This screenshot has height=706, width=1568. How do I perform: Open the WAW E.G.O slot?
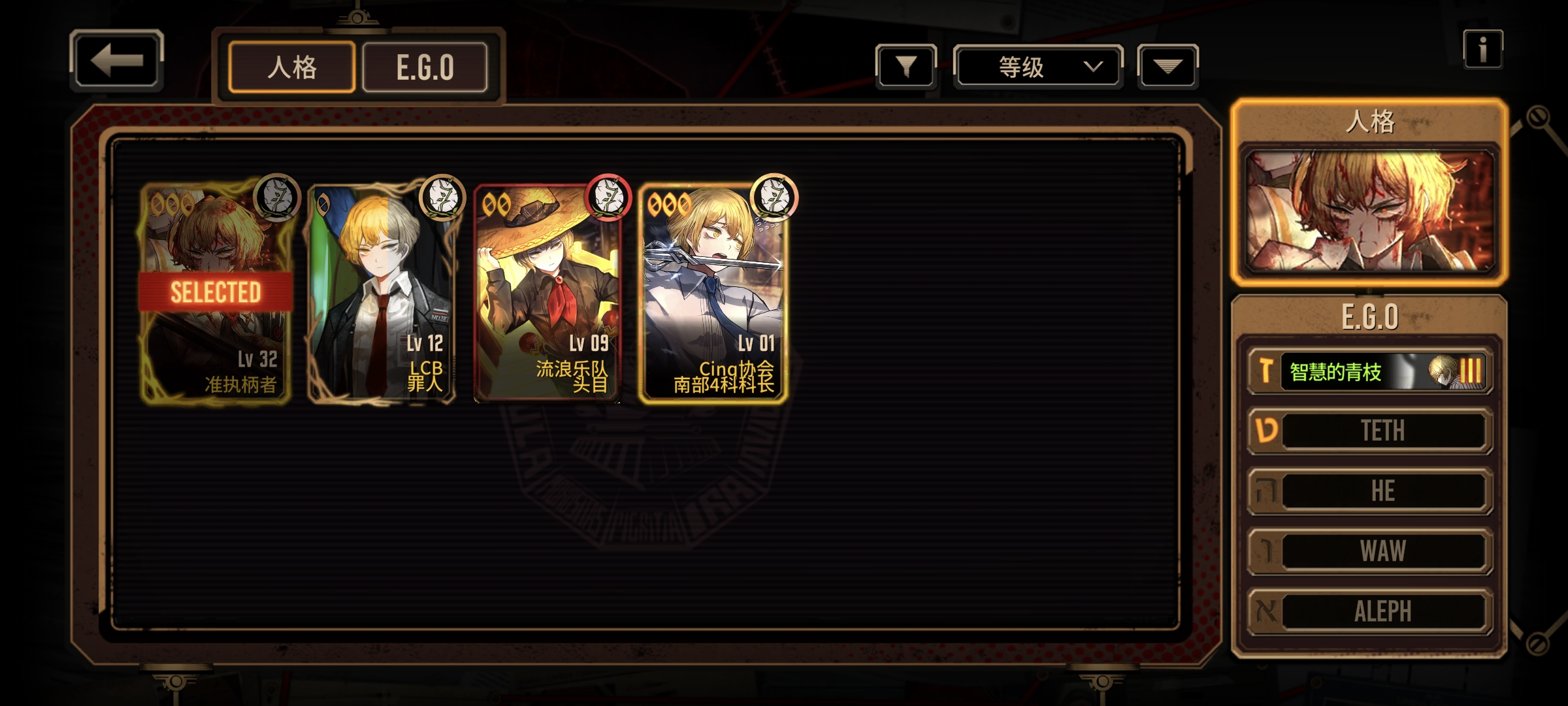coord(1370,551)
